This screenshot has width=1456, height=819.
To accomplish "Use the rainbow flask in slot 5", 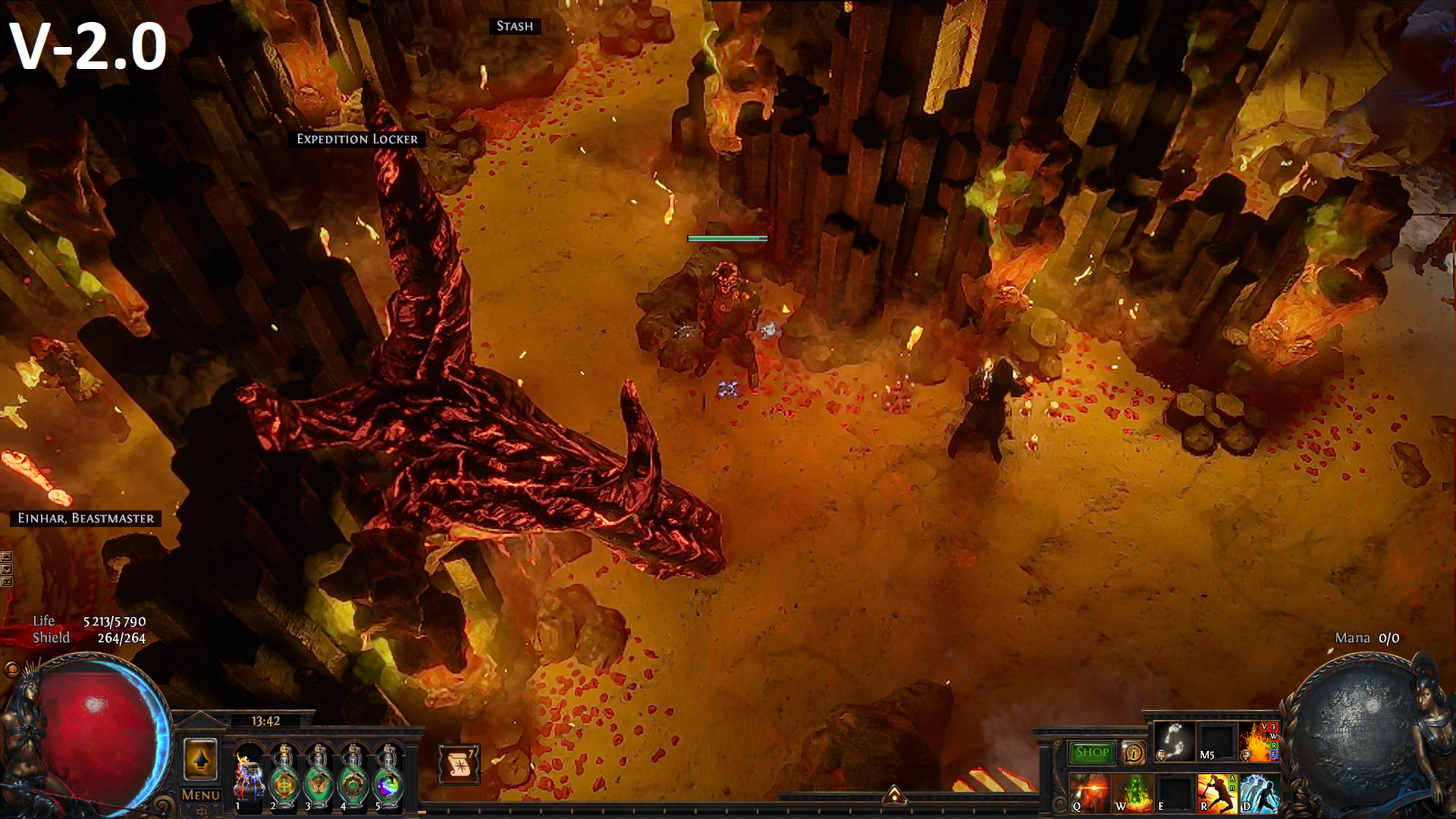I will pos(388,777).
